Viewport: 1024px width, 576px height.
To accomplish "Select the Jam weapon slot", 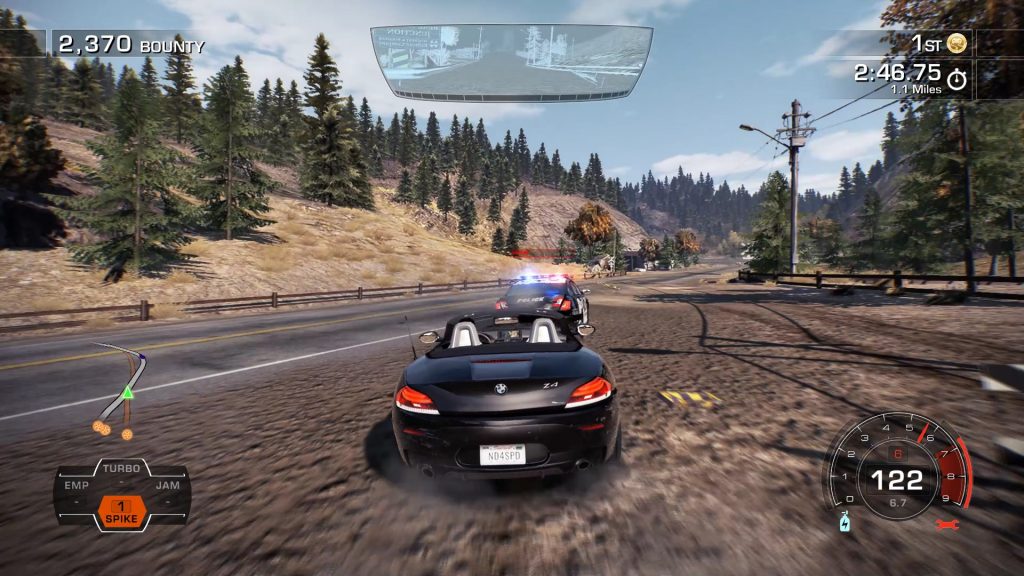I will (x=167, y=486).
